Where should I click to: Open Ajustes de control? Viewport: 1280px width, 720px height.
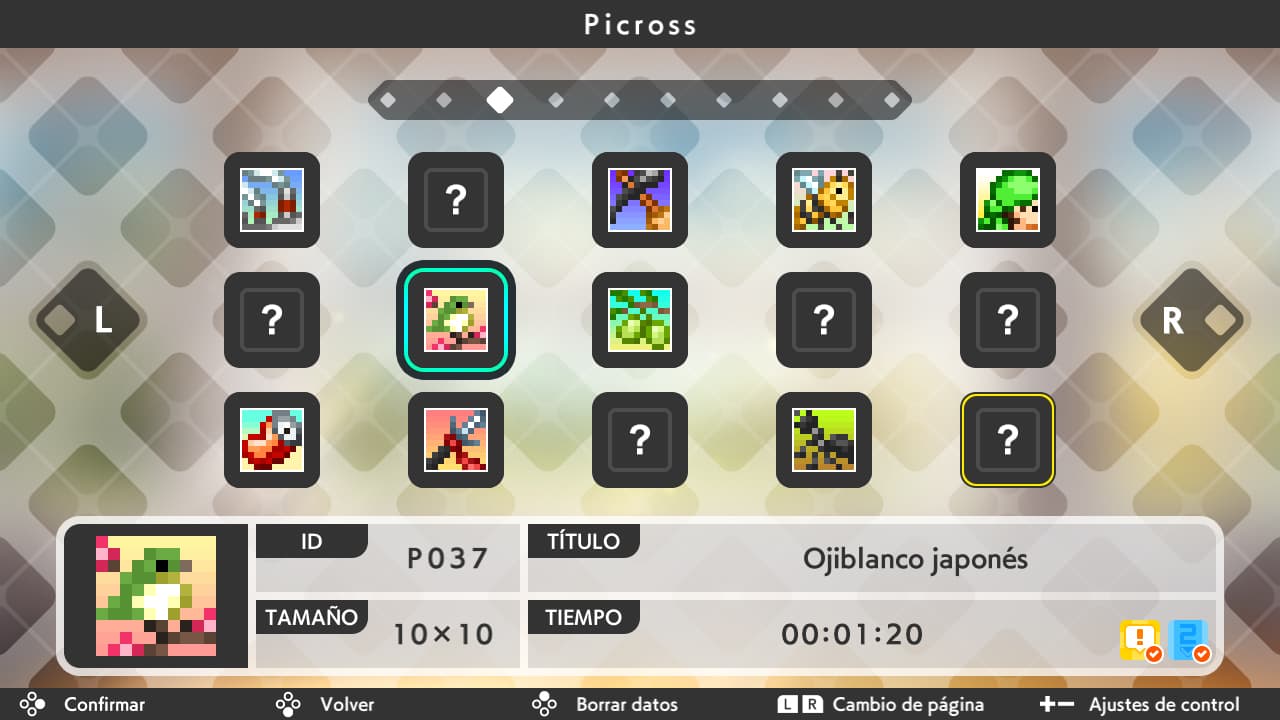point(1164,704)
